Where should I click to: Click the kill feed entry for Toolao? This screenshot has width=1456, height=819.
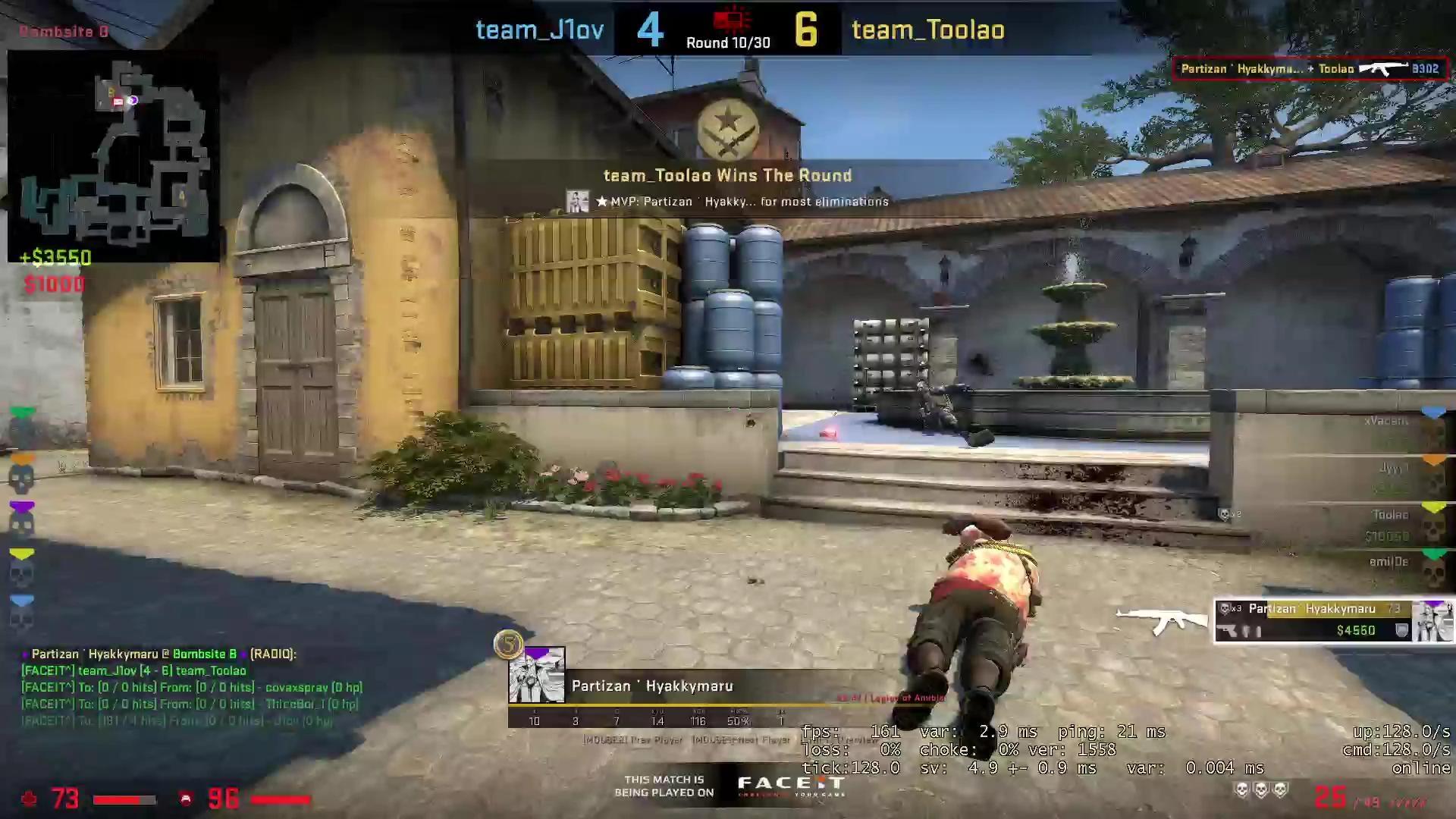[x=1310, y=69]
